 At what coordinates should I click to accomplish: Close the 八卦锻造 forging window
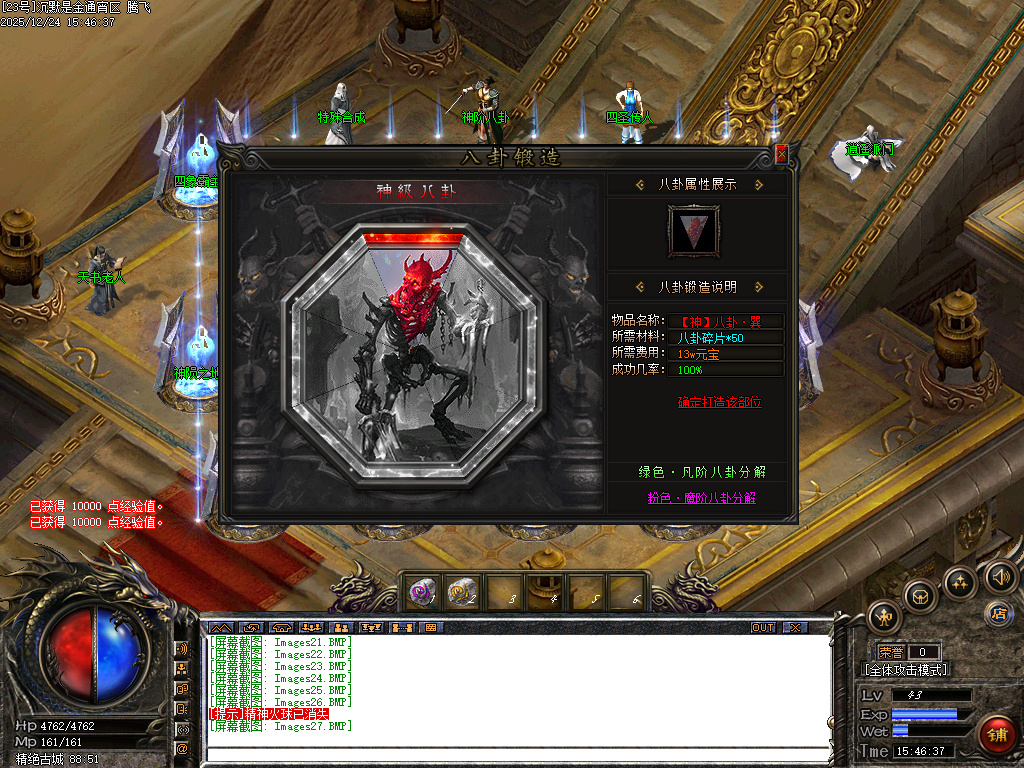point(782,154)
